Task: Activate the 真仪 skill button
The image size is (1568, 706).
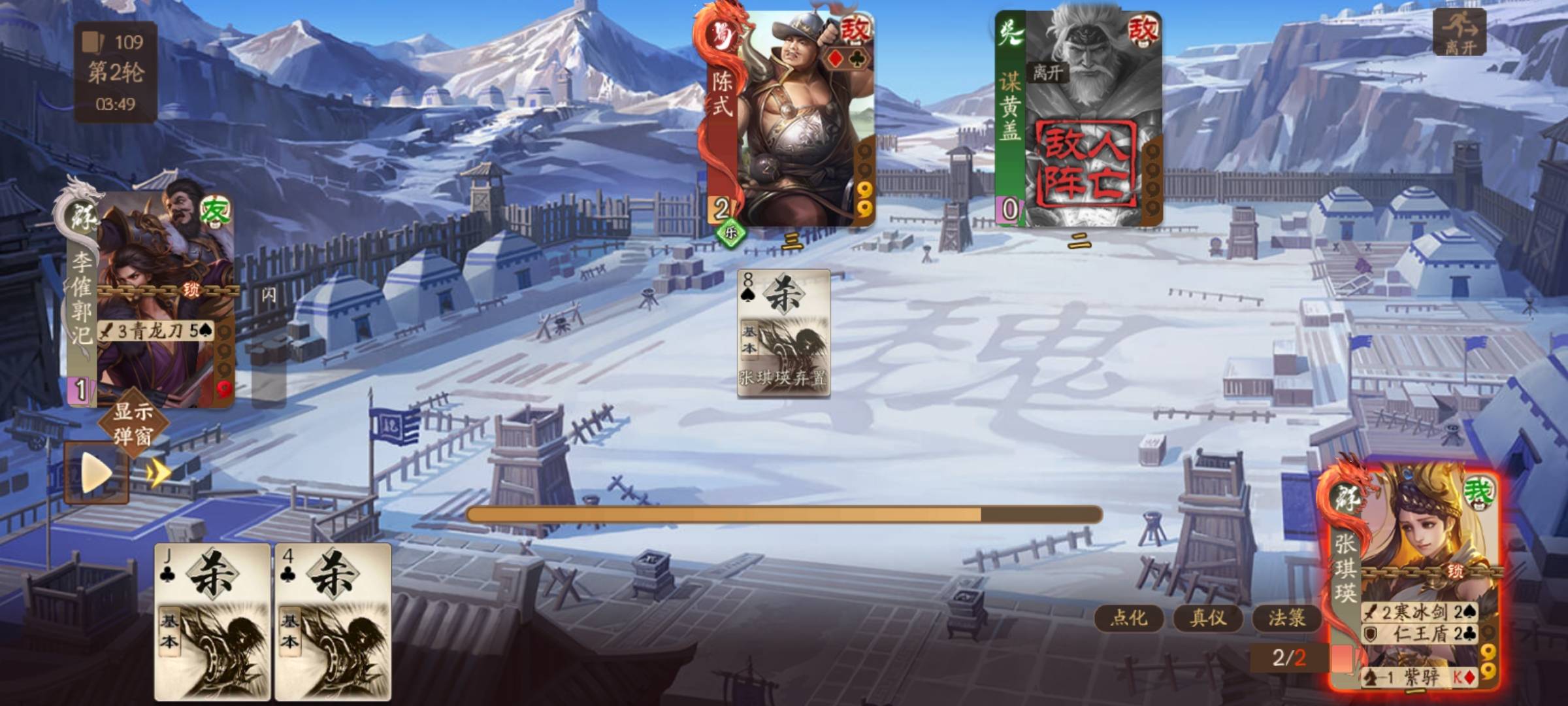Action: pos(1207,618)
